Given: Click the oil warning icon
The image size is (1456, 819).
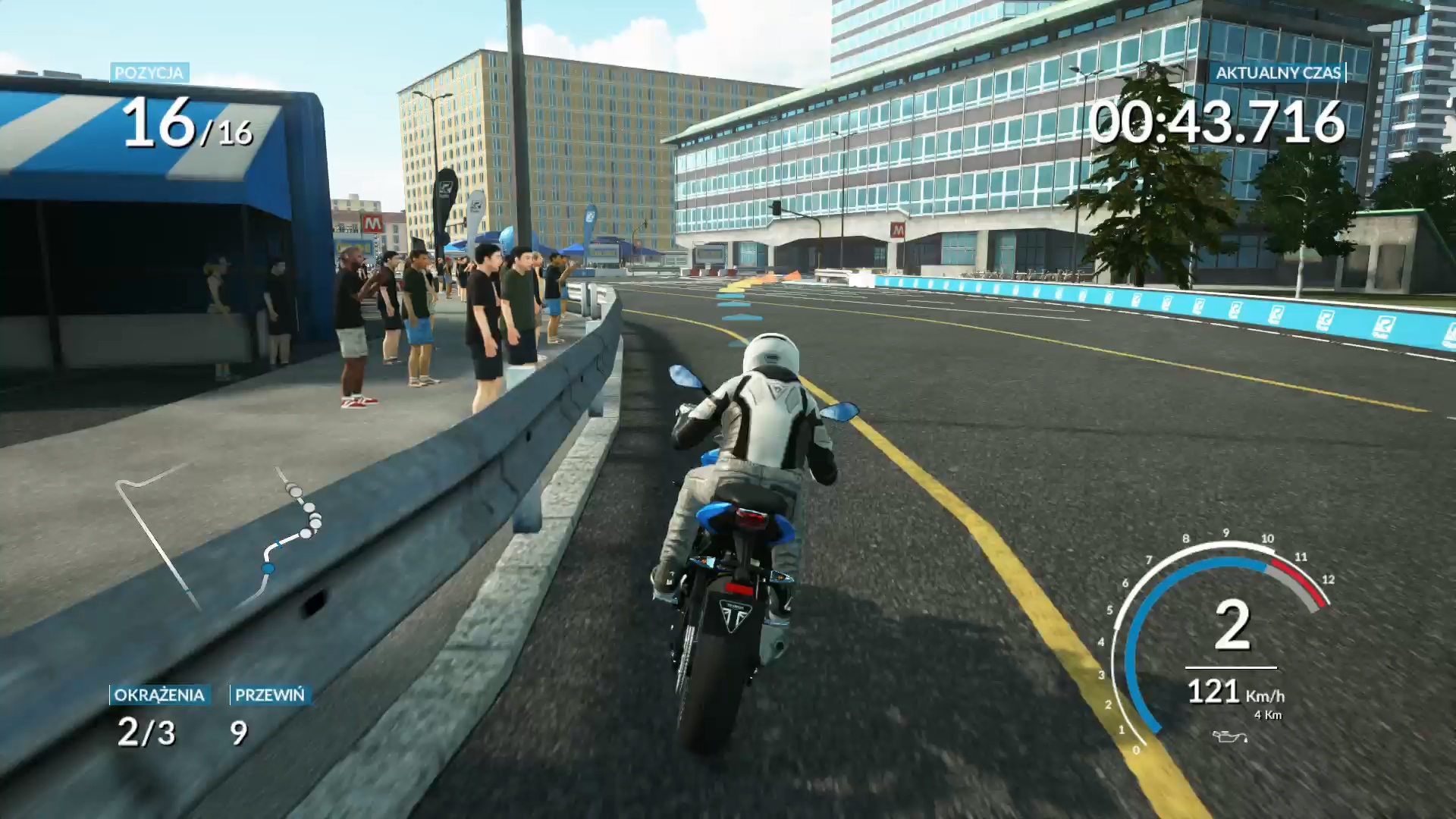Looking at the screenshot, I should coord(1229,736).
